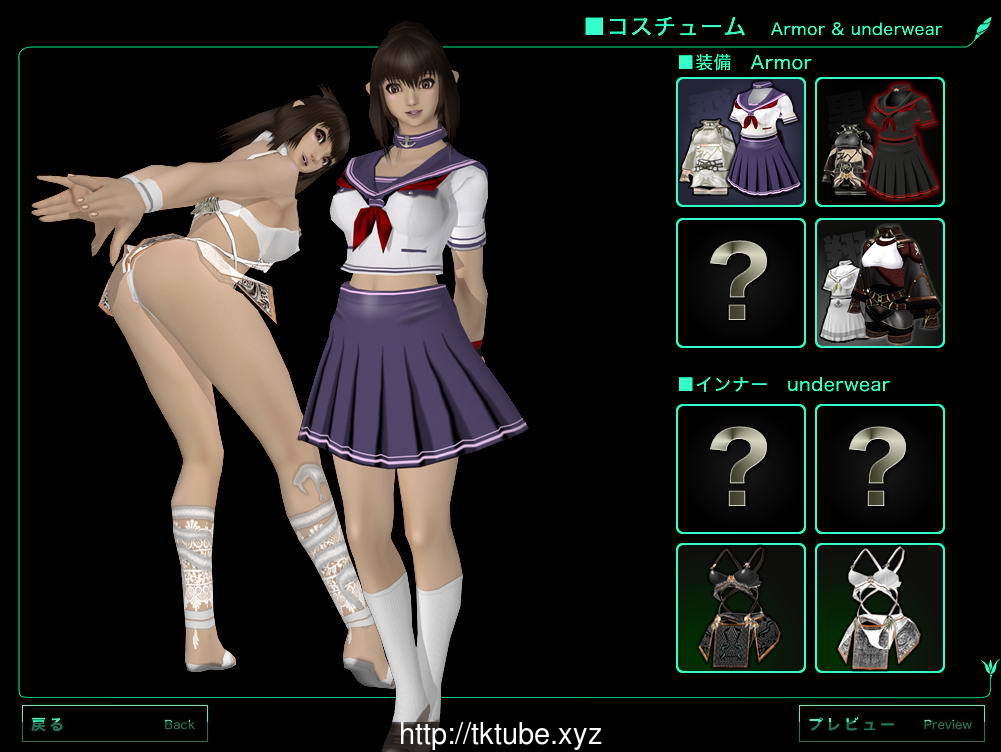Viewport: 1001px width, 752px height.
Task: Choose the black sailor uniform costume
Action: 880,142
